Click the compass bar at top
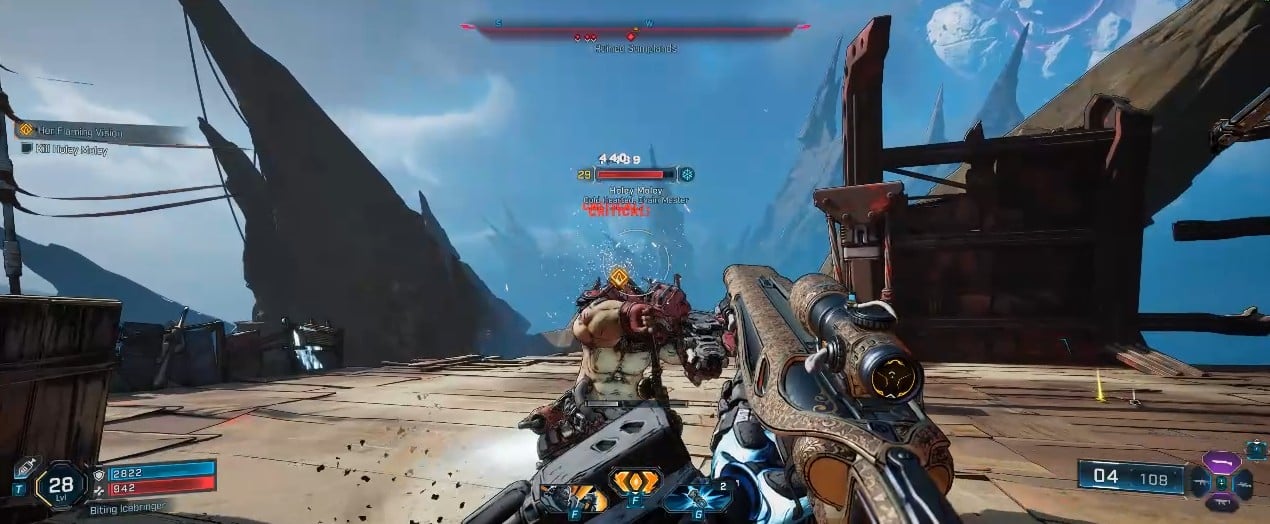The image size is (1270, 524). (635, 30)
